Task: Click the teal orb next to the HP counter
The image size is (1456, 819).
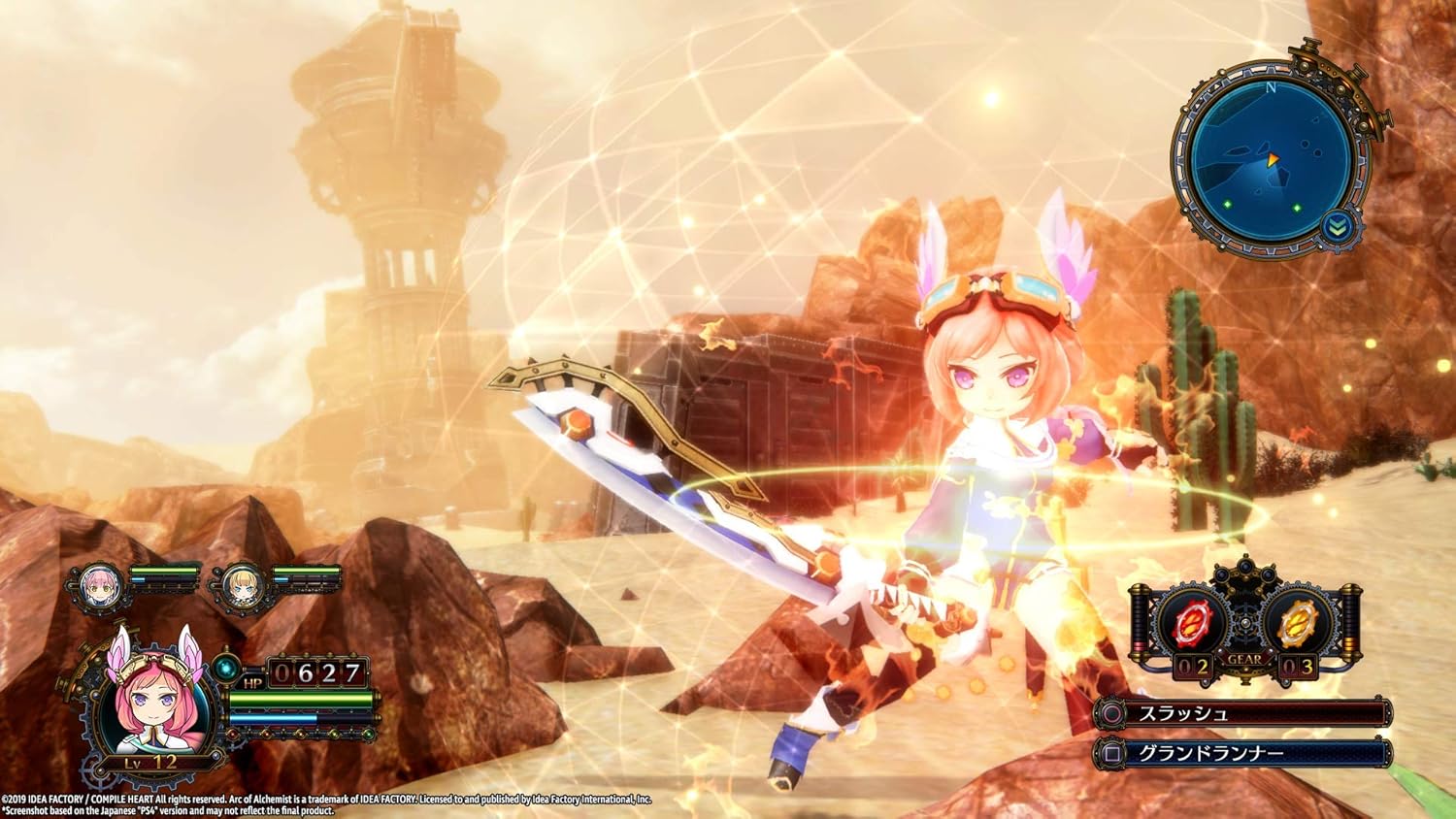Action: [x=225, y=670]
